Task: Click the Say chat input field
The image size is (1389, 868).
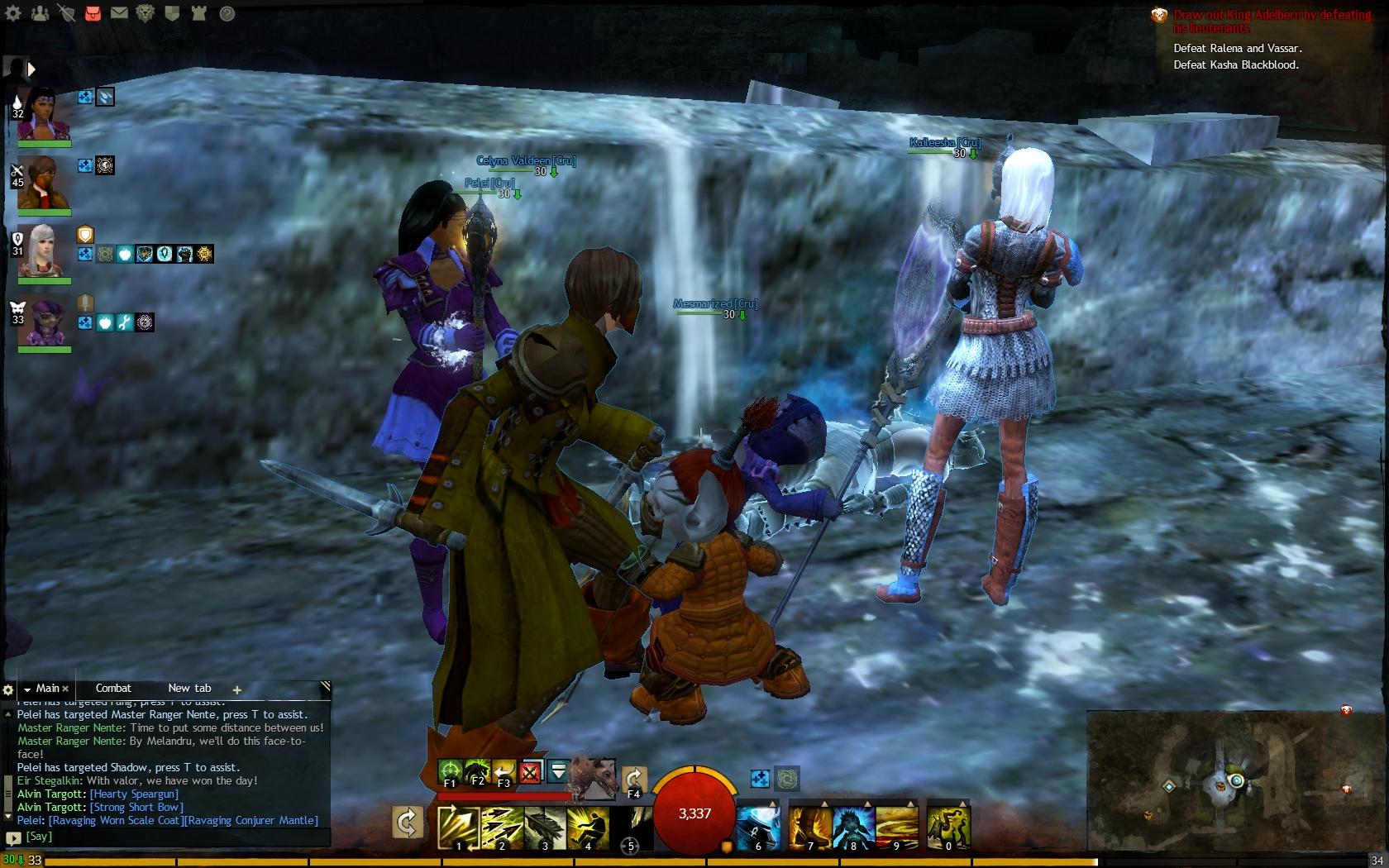Action: tap(174, 837)
